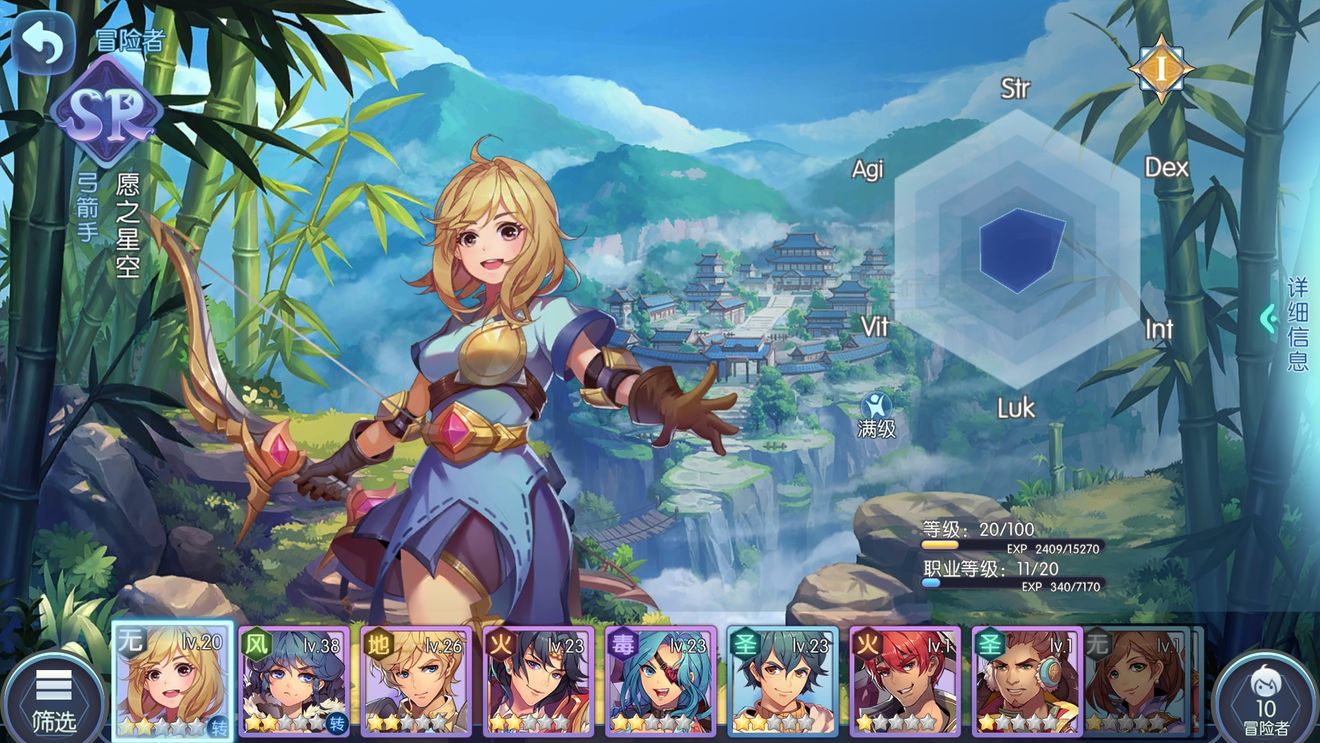Select the red-haired 火 lv.1 adventurer

(x=904, y=681)
